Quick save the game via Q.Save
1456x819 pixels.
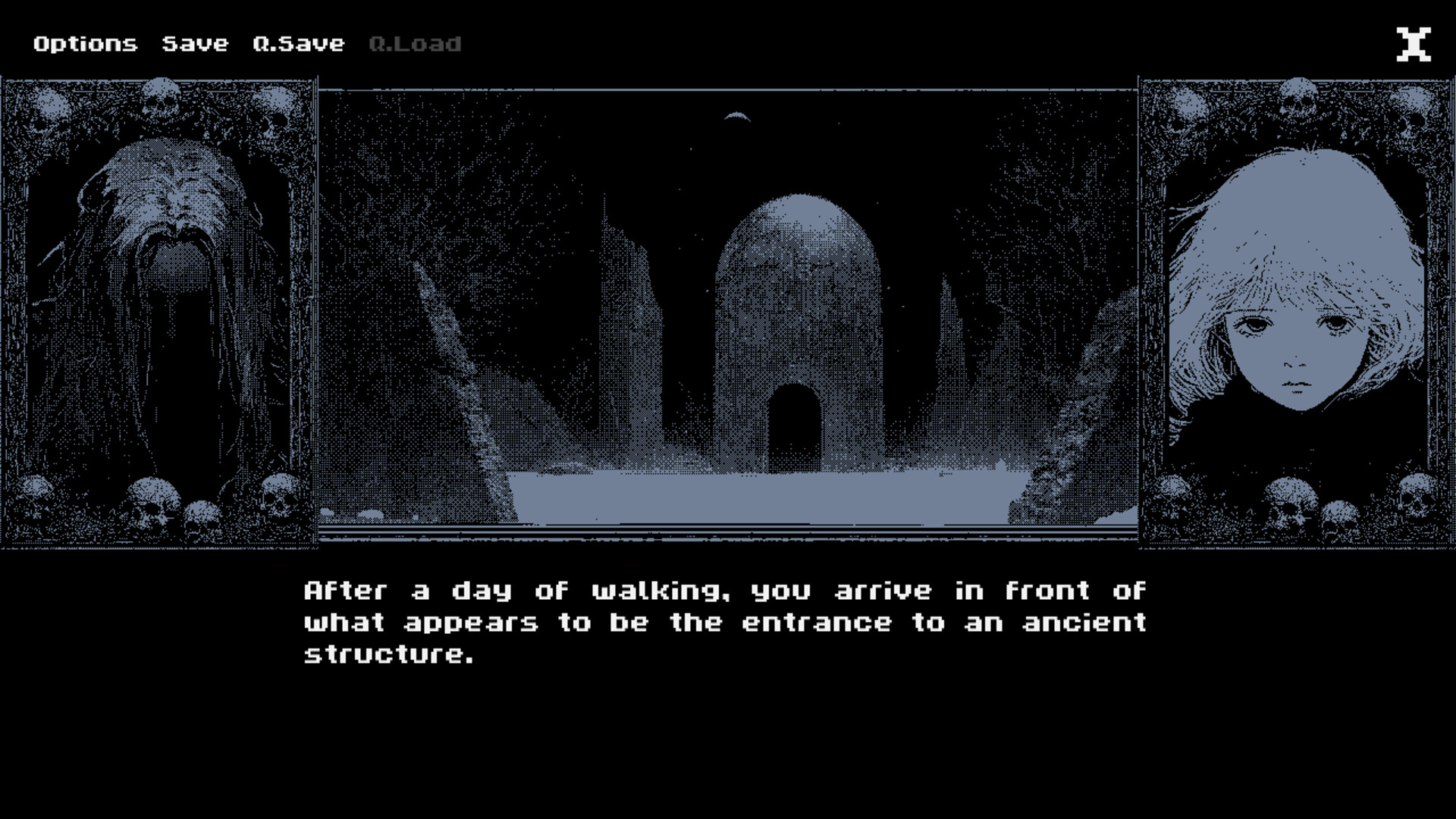click(299, 43)
